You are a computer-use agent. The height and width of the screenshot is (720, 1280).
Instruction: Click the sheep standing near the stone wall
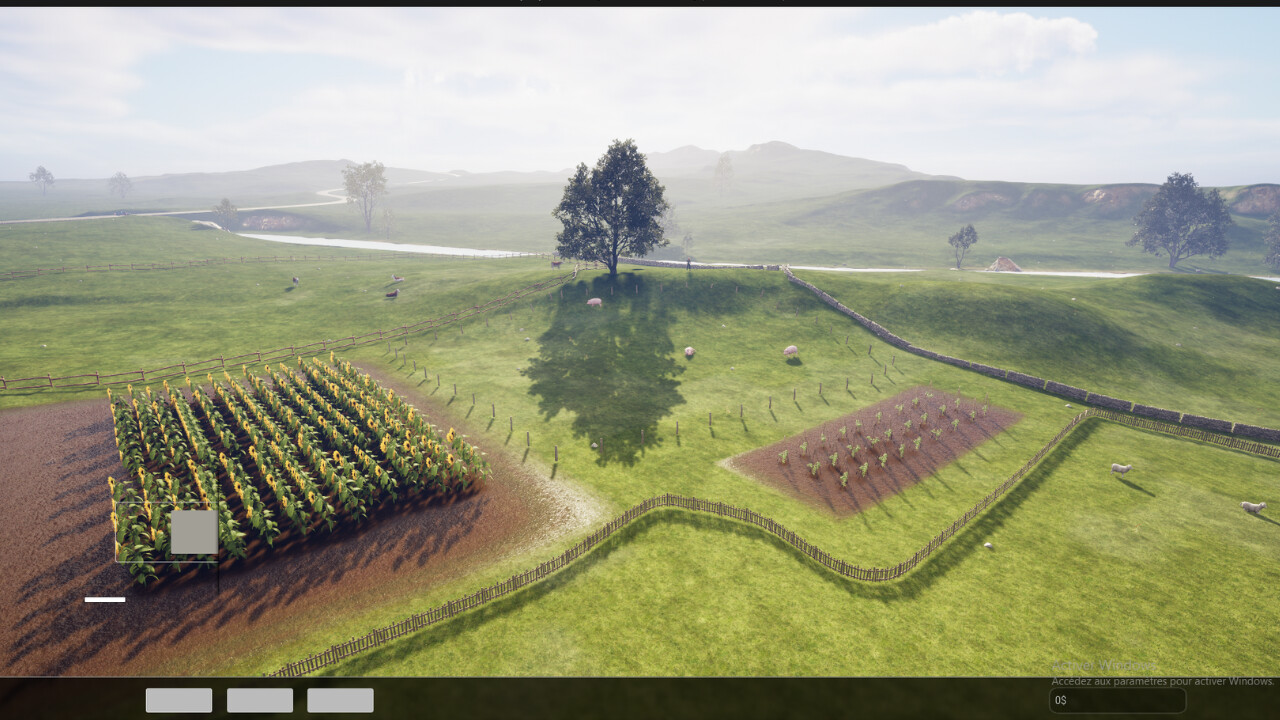pyautogui.click(x=791, y=352)
